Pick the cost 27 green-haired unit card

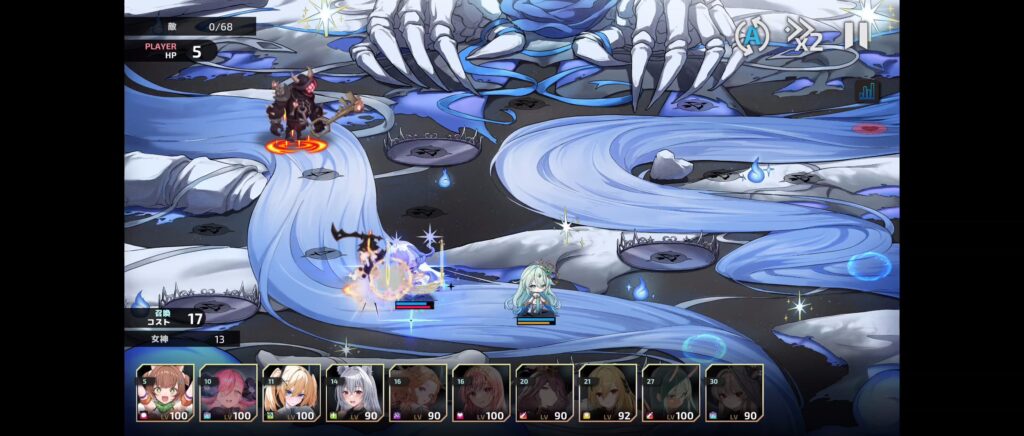click(x=670, y=392)
